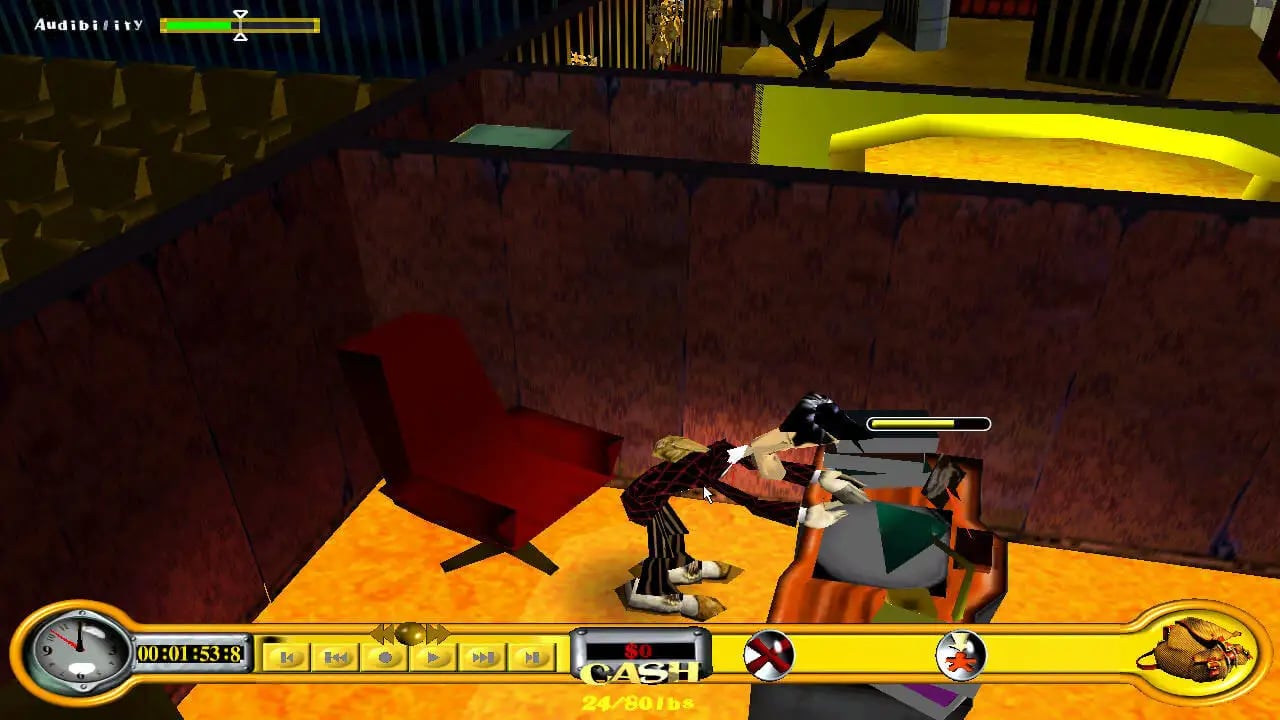Image resolution: width=1280 pixels, height=720 pixels.
Task: Select the red X cancel icon
Action: [768, 656]
